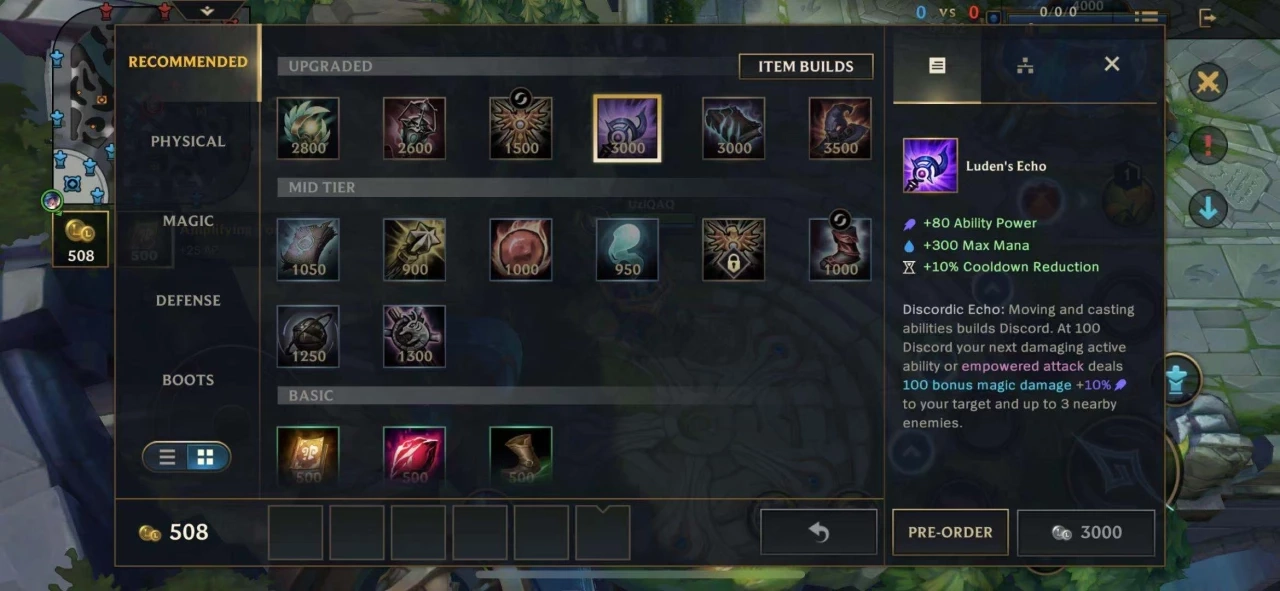Open the Item Builds panel
This screenshot has height=591, width=1280.
coord(805,66)
